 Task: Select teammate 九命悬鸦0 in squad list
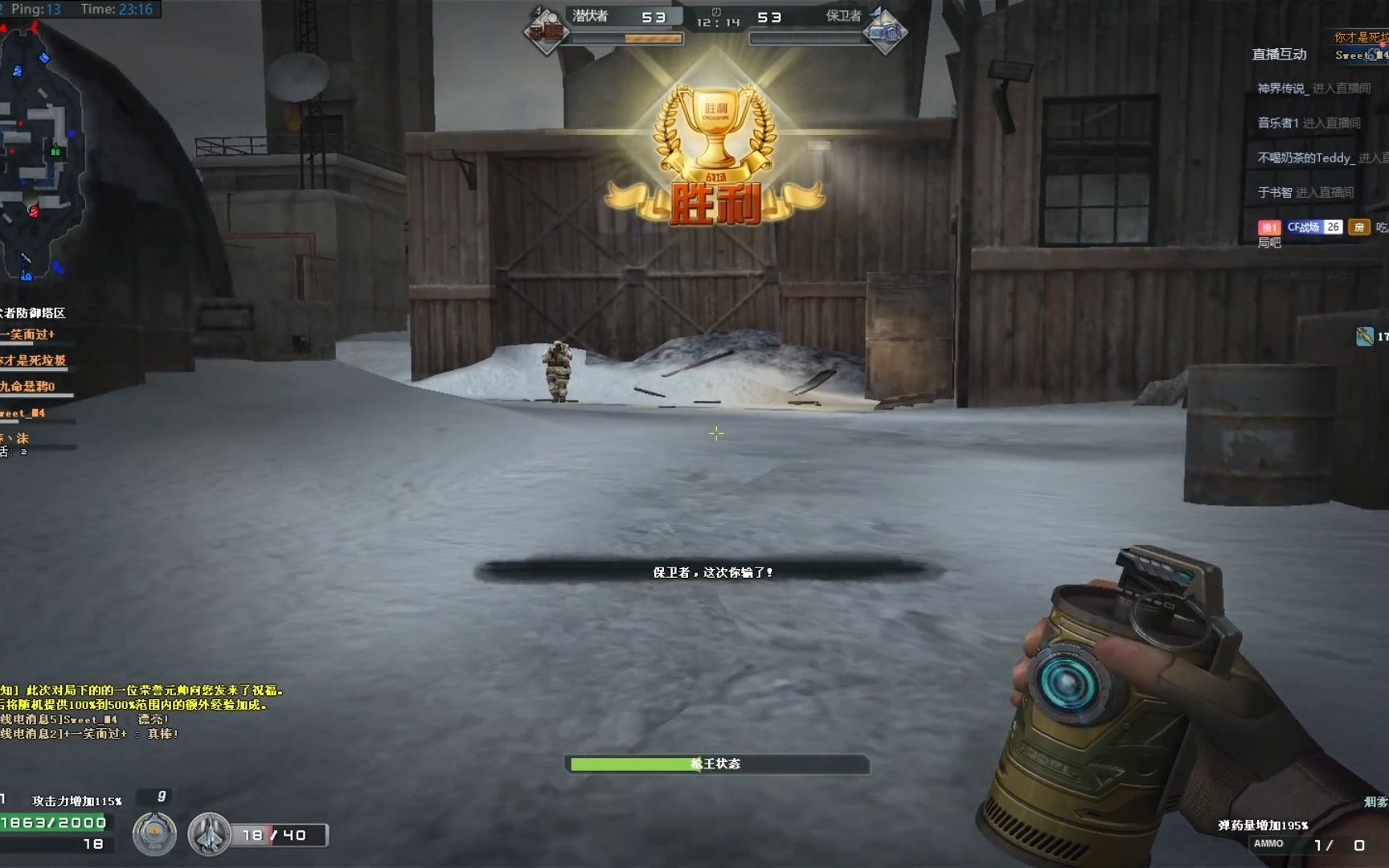(29, 387)
